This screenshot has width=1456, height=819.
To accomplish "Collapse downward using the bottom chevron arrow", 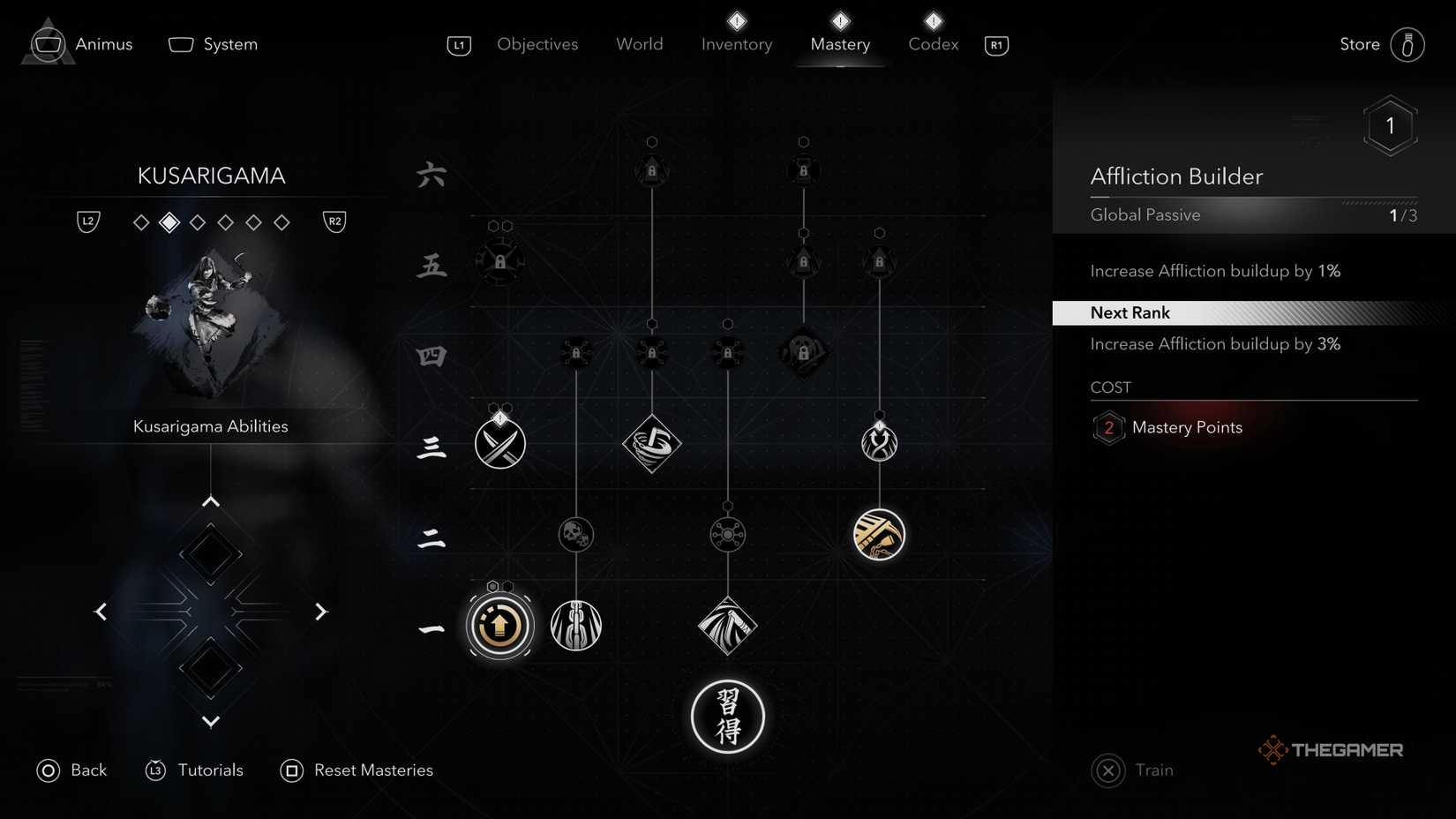I will pyautogui.click(x=210, y=721).
